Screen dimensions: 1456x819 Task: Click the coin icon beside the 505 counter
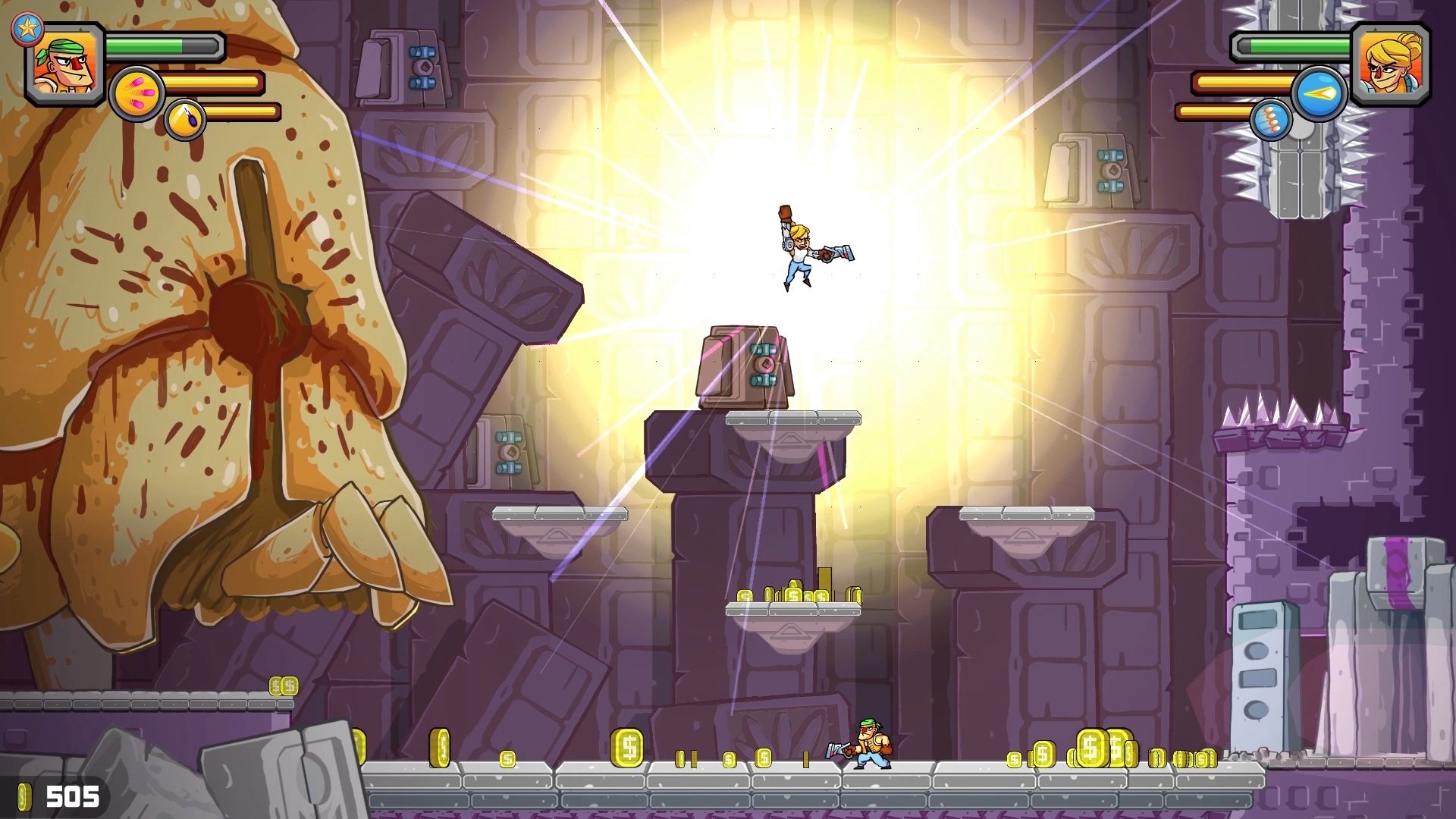tap(25, 795)
